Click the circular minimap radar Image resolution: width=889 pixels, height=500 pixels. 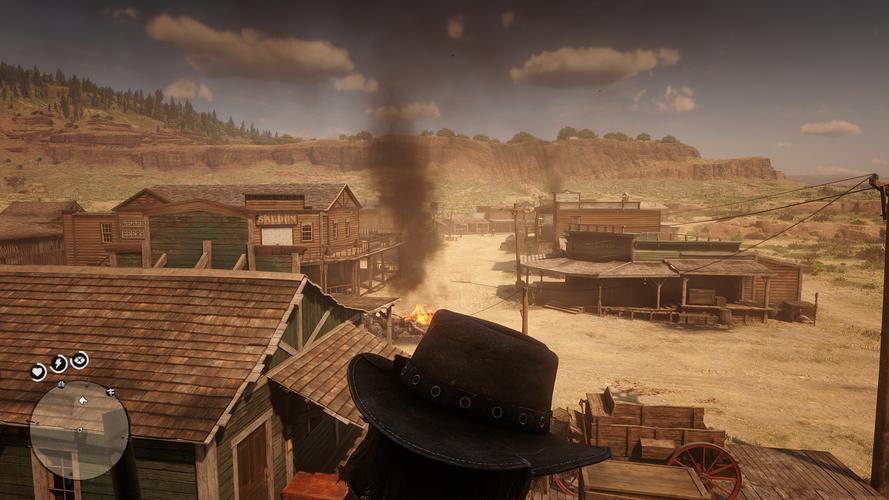79,429
